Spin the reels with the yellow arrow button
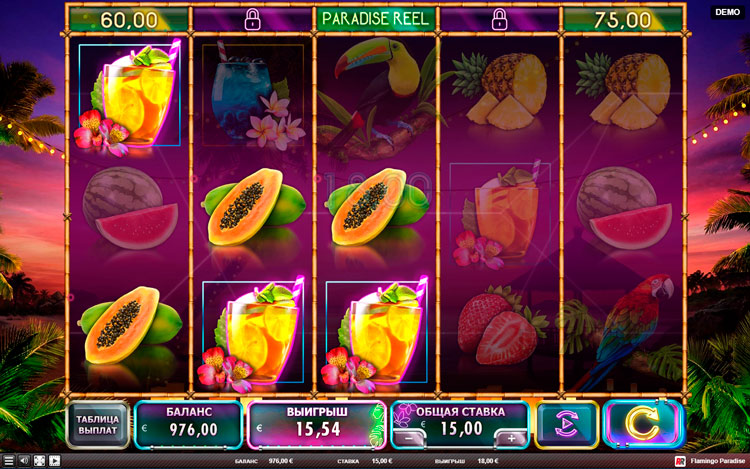This screenshot has width=750, height=469. [642, 424]
